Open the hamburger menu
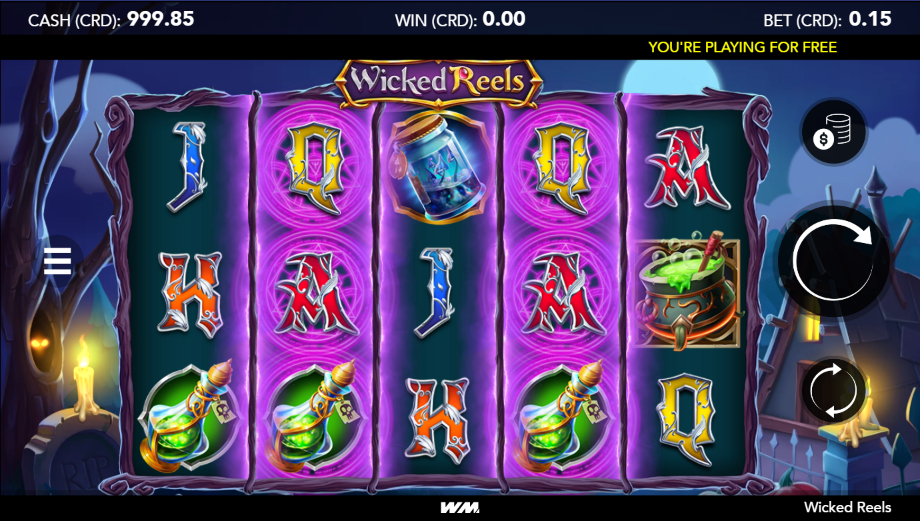This screenshot has height=523, width=920. [58, 262]
